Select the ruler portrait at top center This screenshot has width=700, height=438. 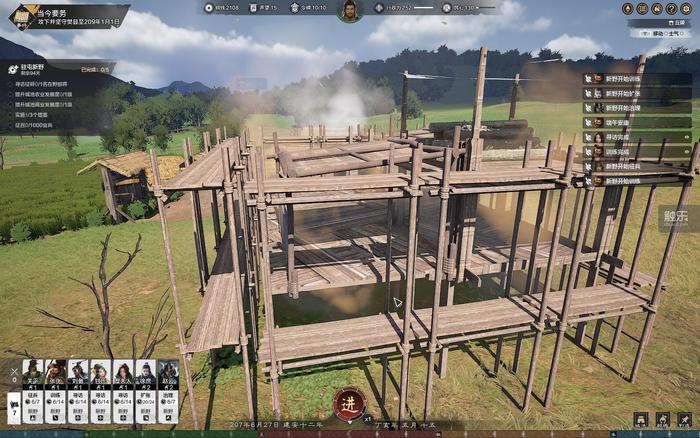click(x=349, y=11)
